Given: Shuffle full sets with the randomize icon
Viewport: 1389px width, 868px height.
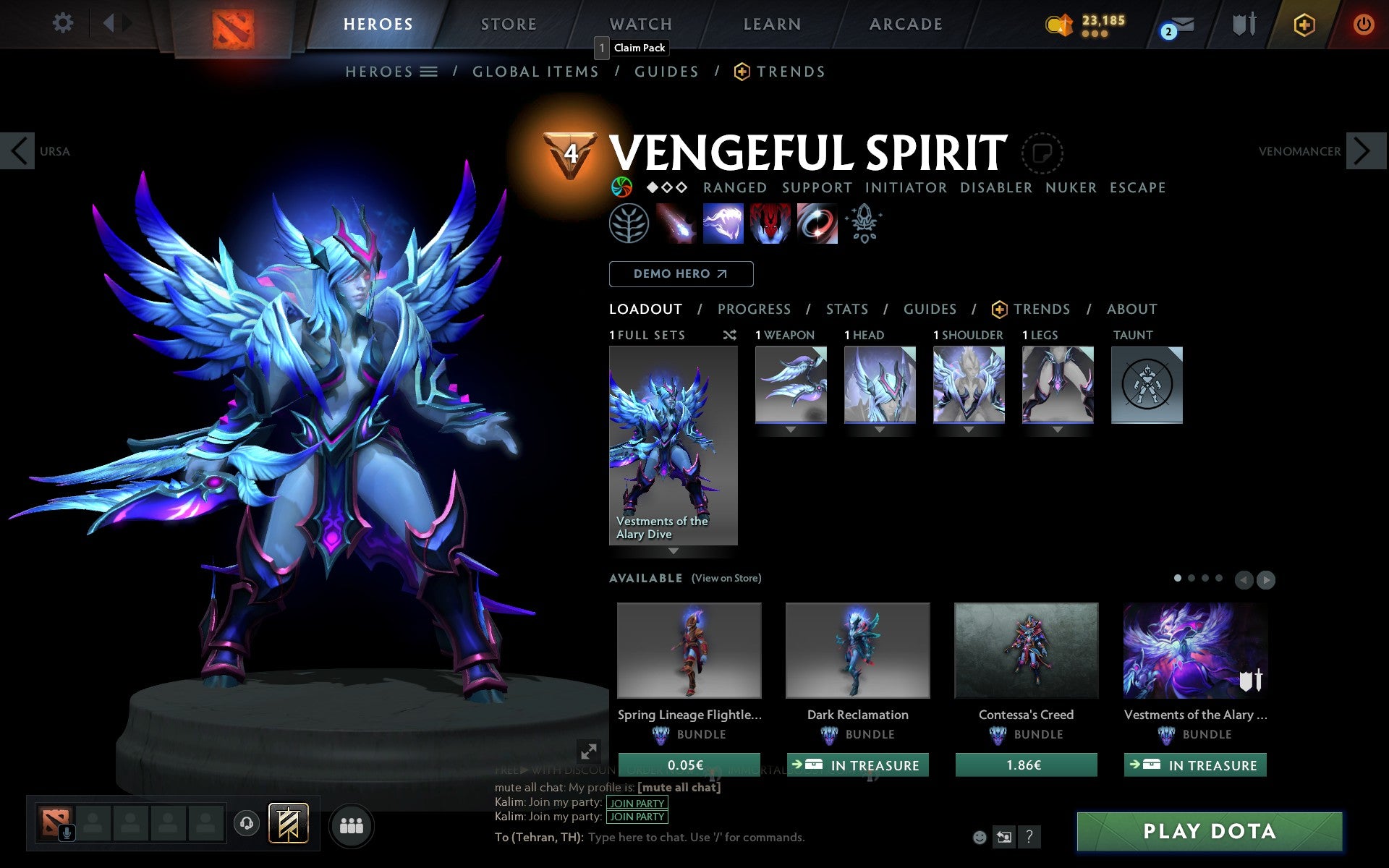Looking at the screenshot, I should (x=729, y=336).
